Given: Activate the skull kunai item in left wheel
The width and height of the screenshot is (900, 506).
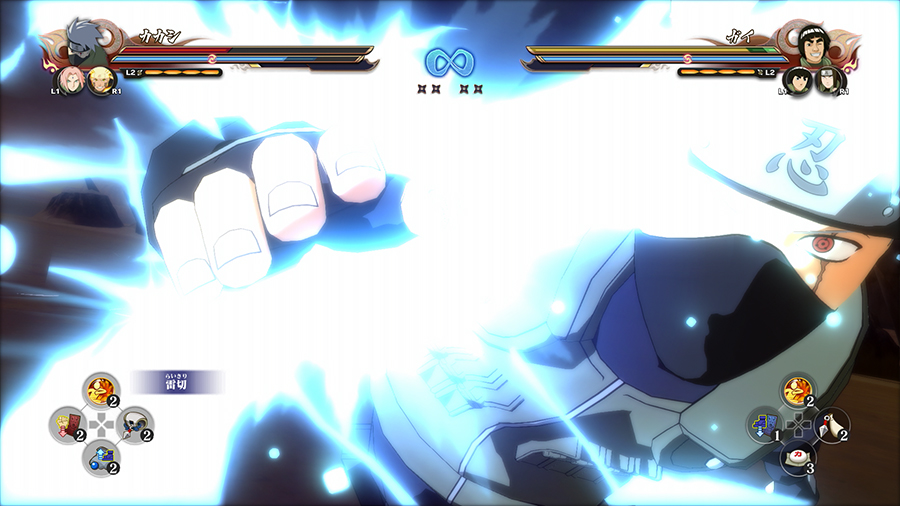Looking at the screenshot, I should coord(134,424).
